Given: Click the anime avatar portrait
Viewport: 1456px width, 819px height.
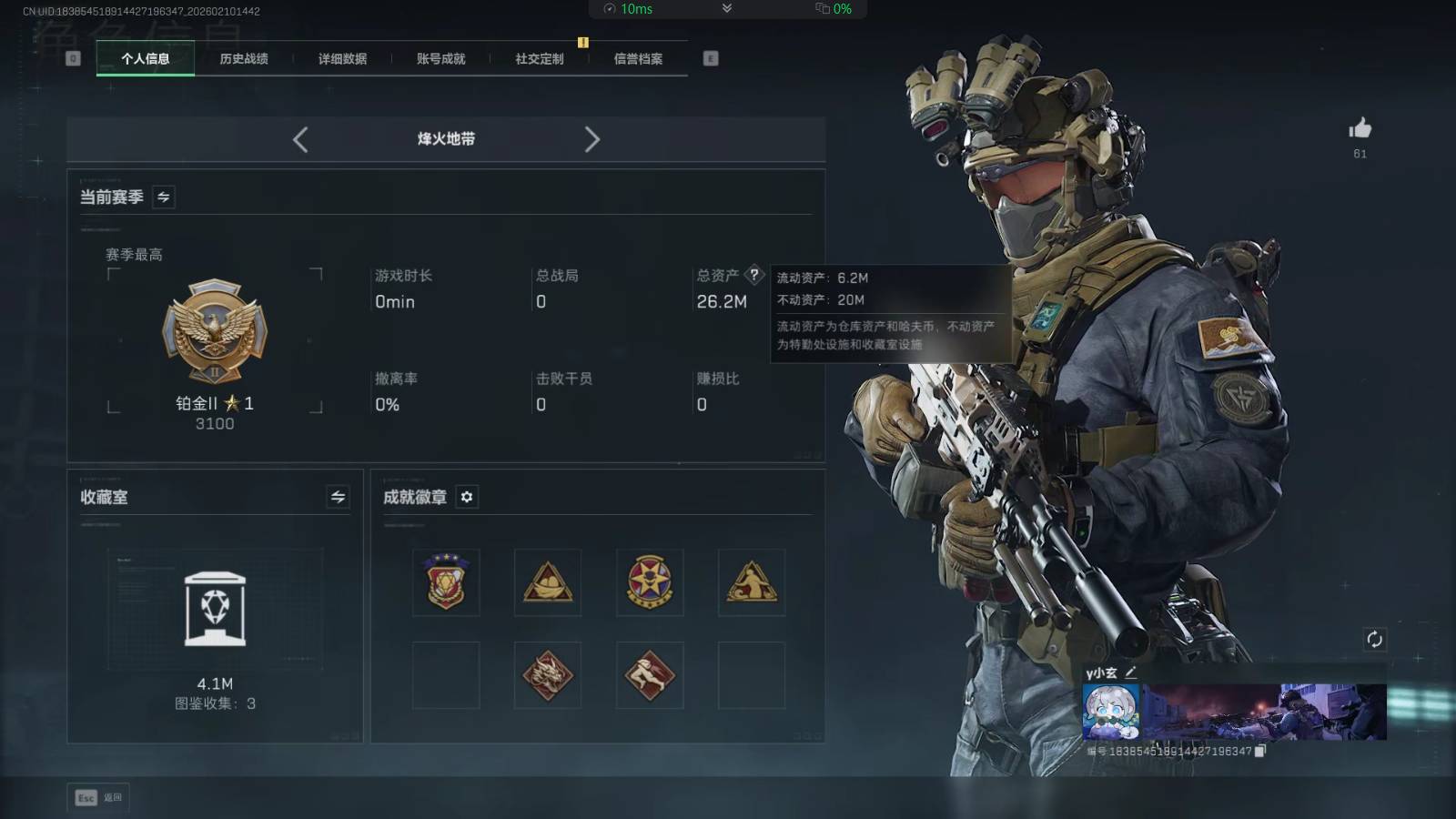Looking at the screenshot, I should [x=1110, y=712].
